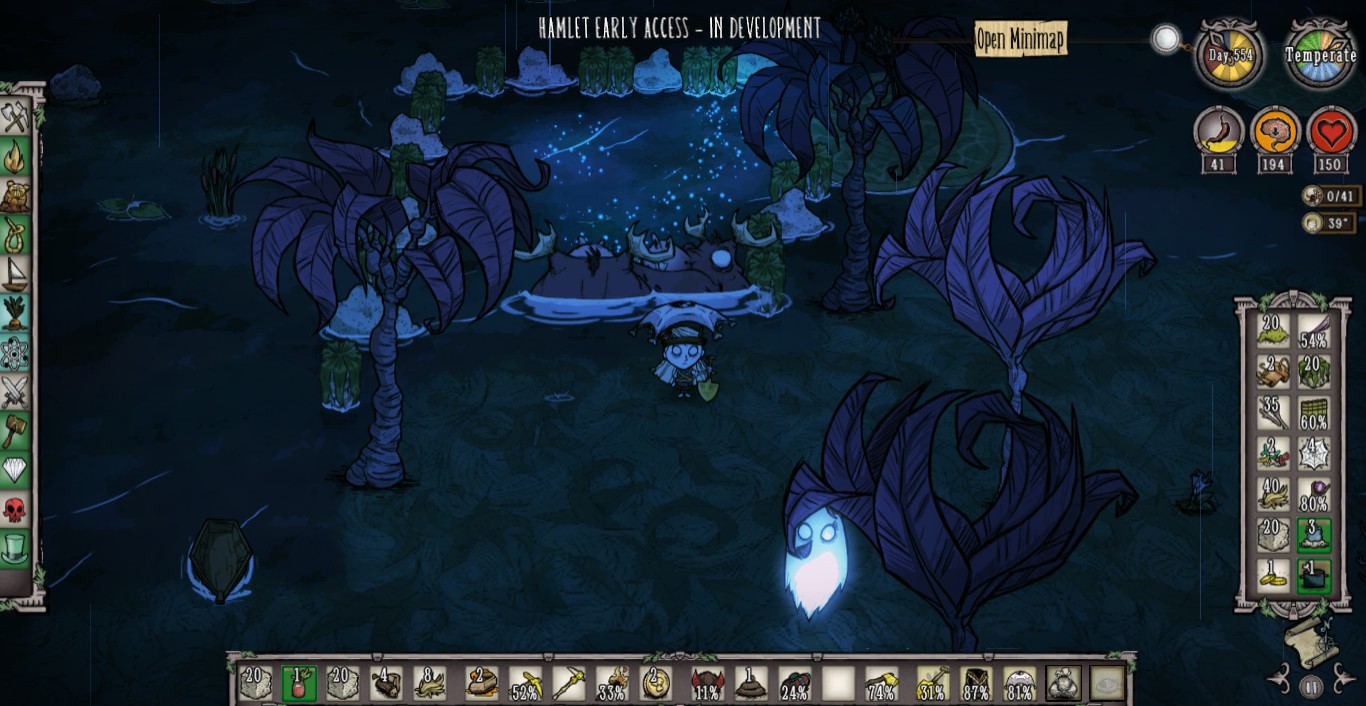Select the red potion hotbar slot
The height and width of the screenshot is (706, 1366).
pos(298,683)
